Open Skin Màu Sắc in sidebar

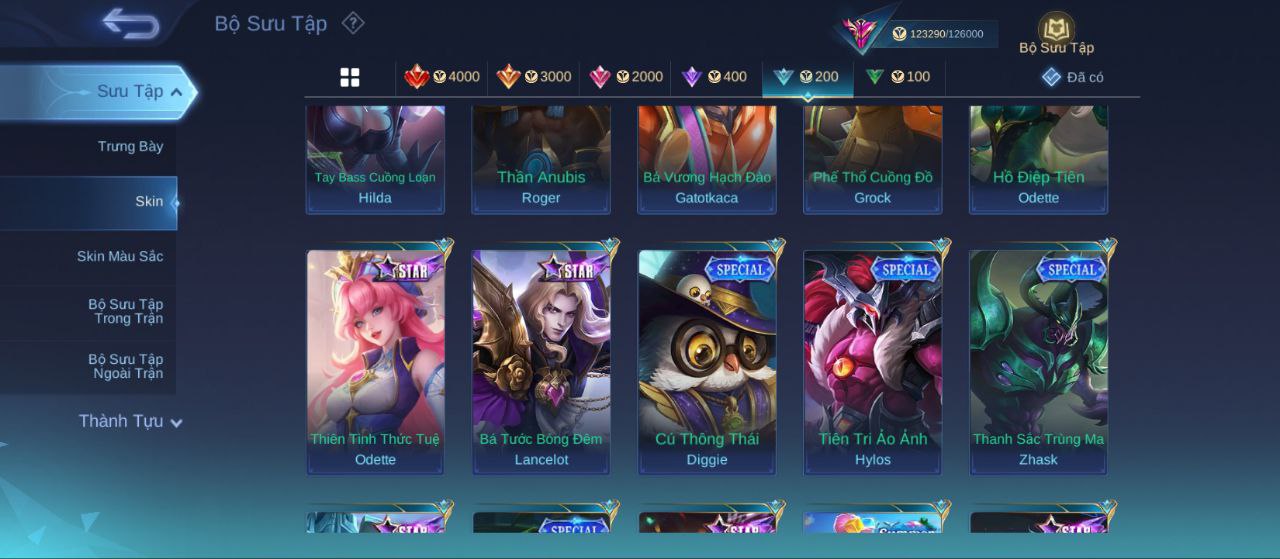[120, 257]
